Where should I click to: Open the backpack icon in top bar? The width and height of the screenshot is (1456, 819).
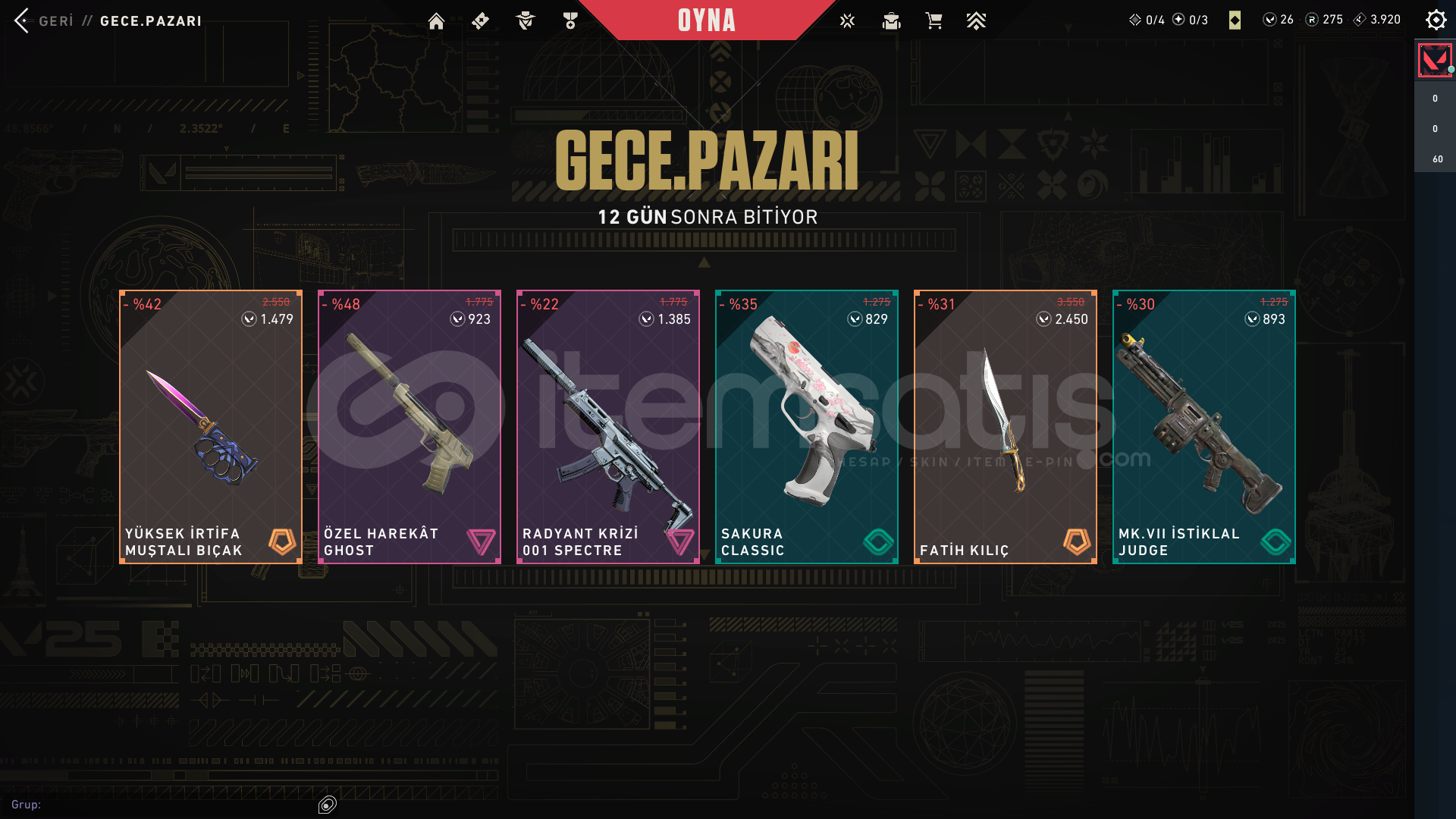(891, 21)
